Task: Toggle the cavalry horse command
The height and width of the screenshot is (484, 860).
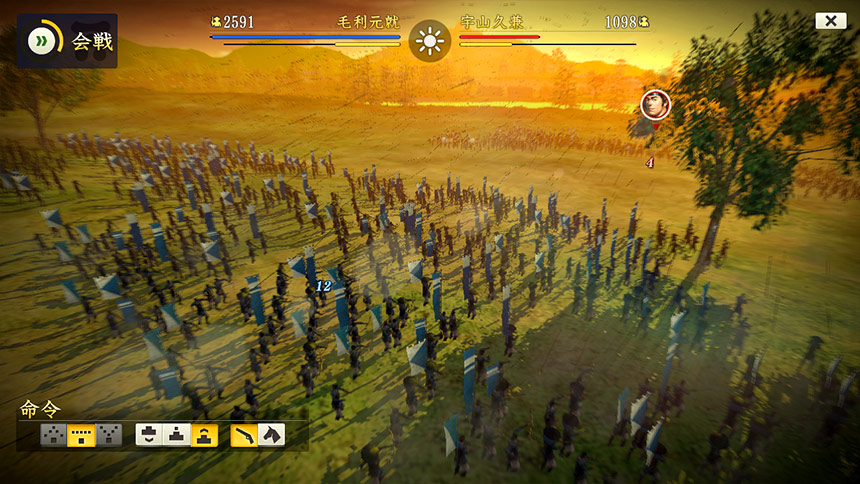Action: 271,434
